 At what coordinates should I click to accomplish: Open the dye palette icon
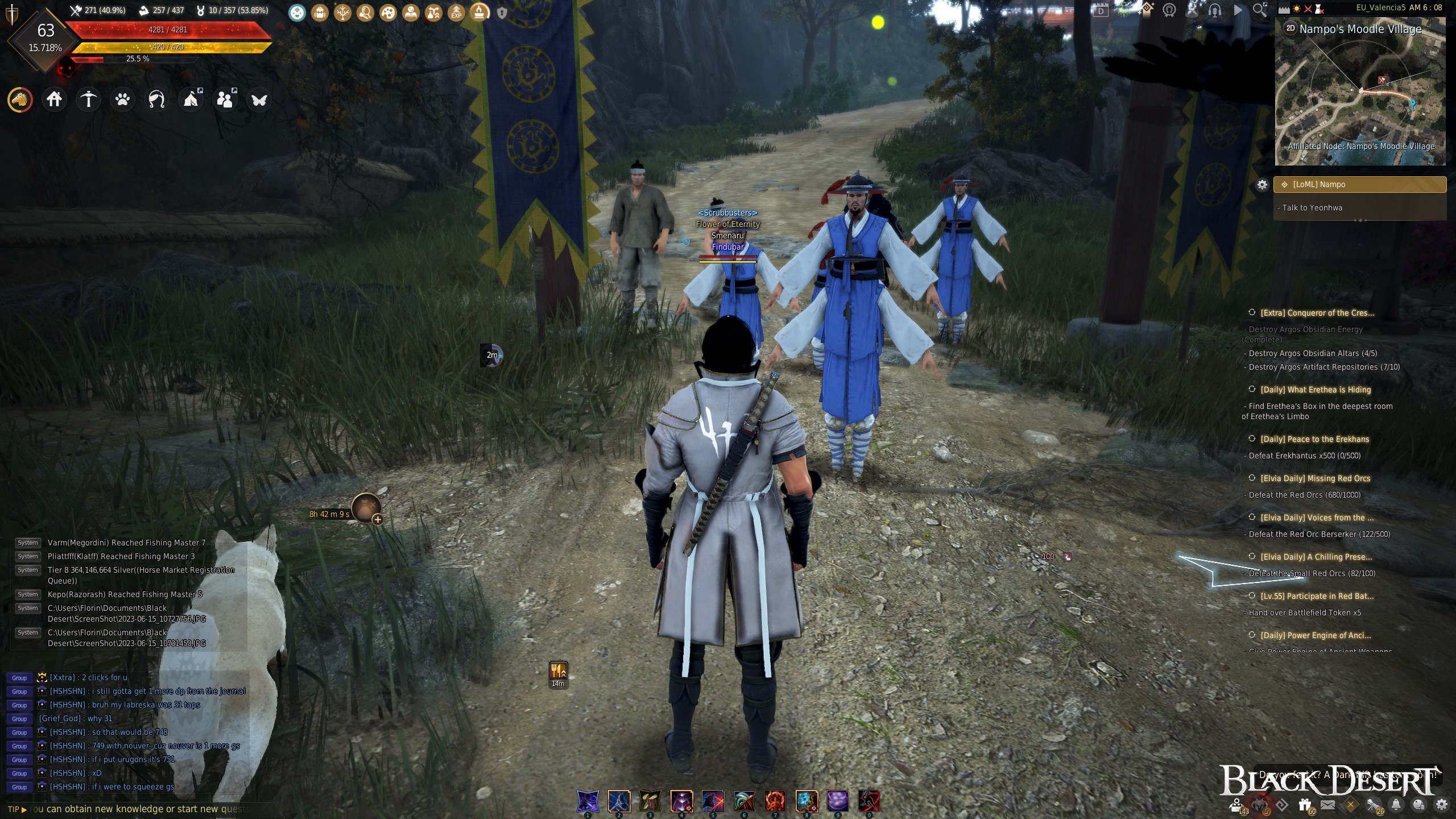tap(387, 10)
